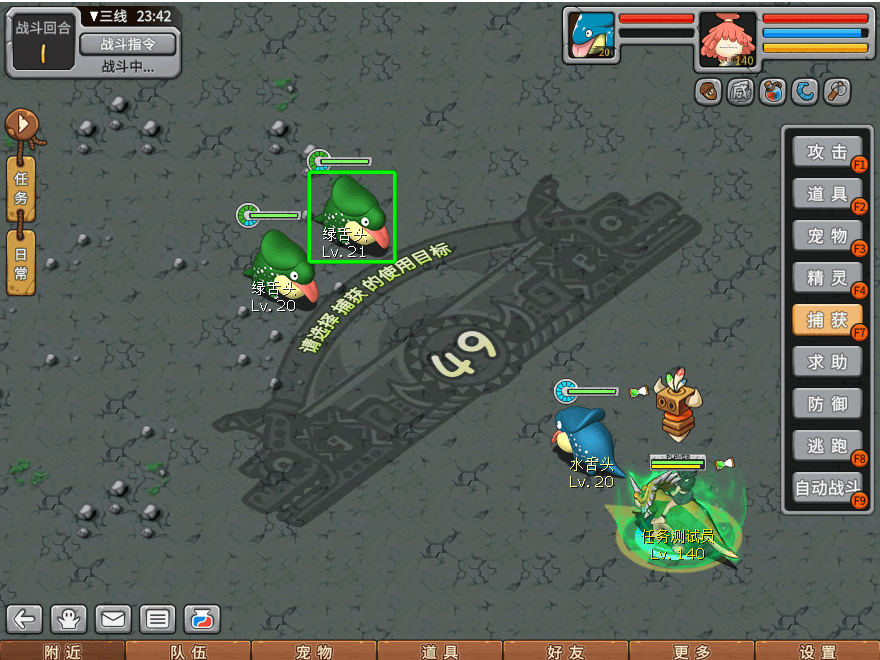Open the 任务 quest sign

21,188
